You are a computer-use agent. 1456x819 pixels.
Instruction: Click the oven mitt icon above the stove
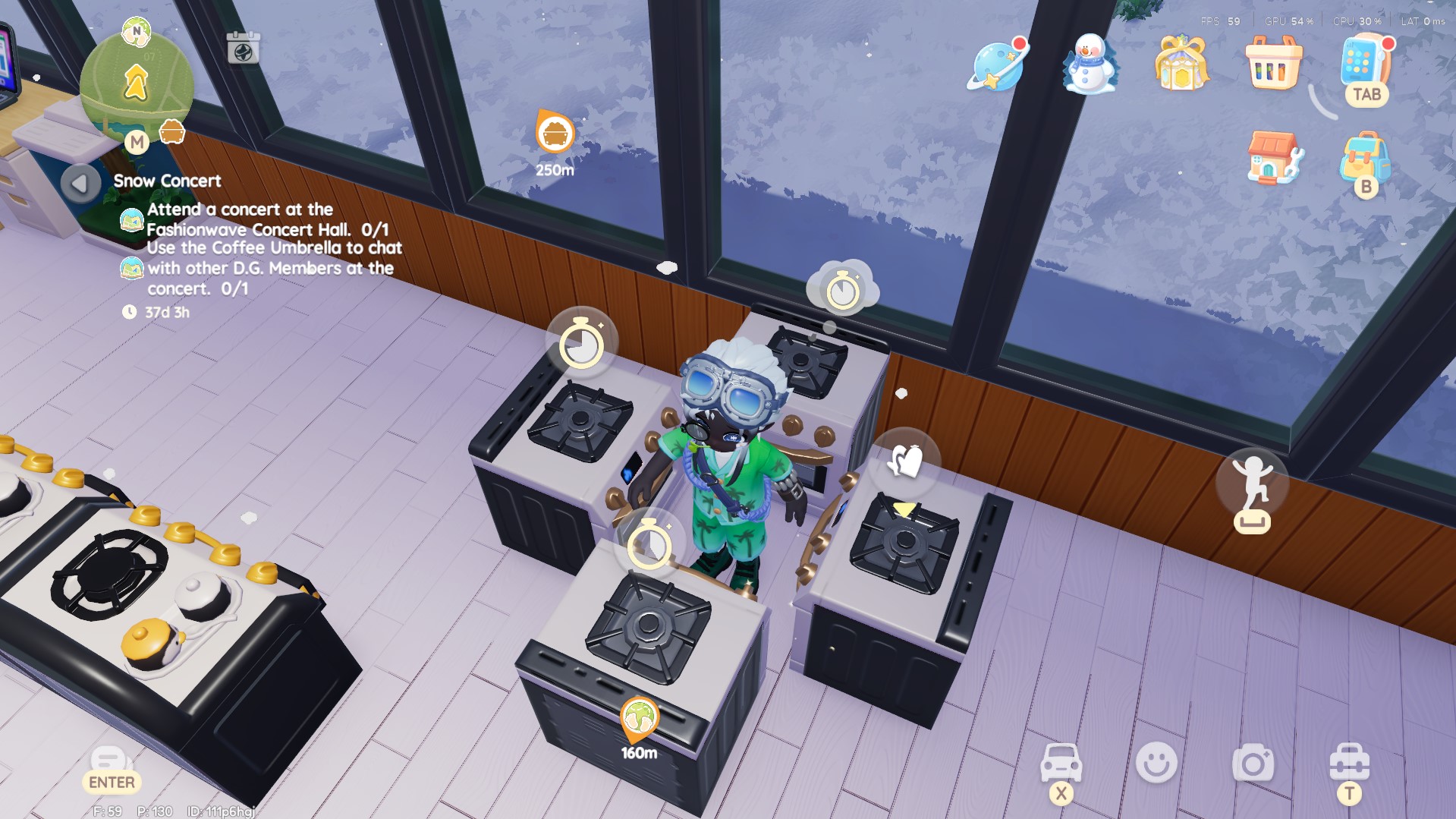click(x=906, y=460)
